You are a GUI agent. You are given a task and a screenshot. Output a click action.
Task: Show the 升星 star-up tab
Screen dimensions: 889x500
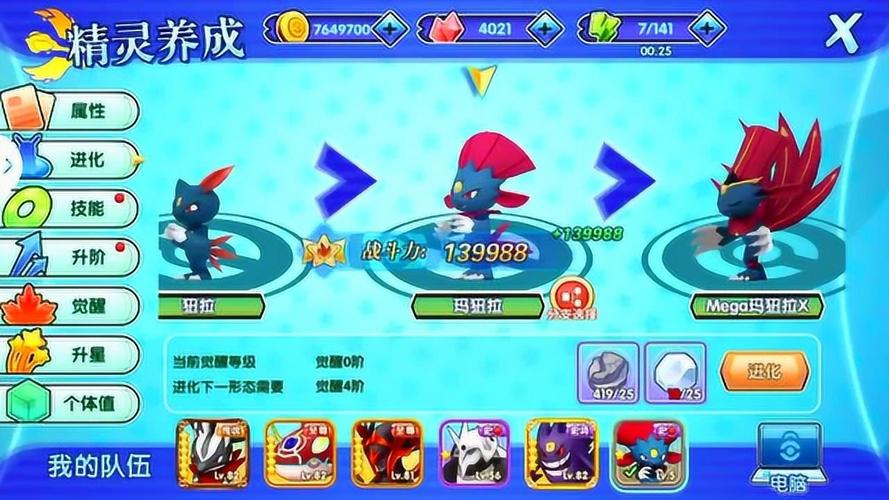[74, 354]
